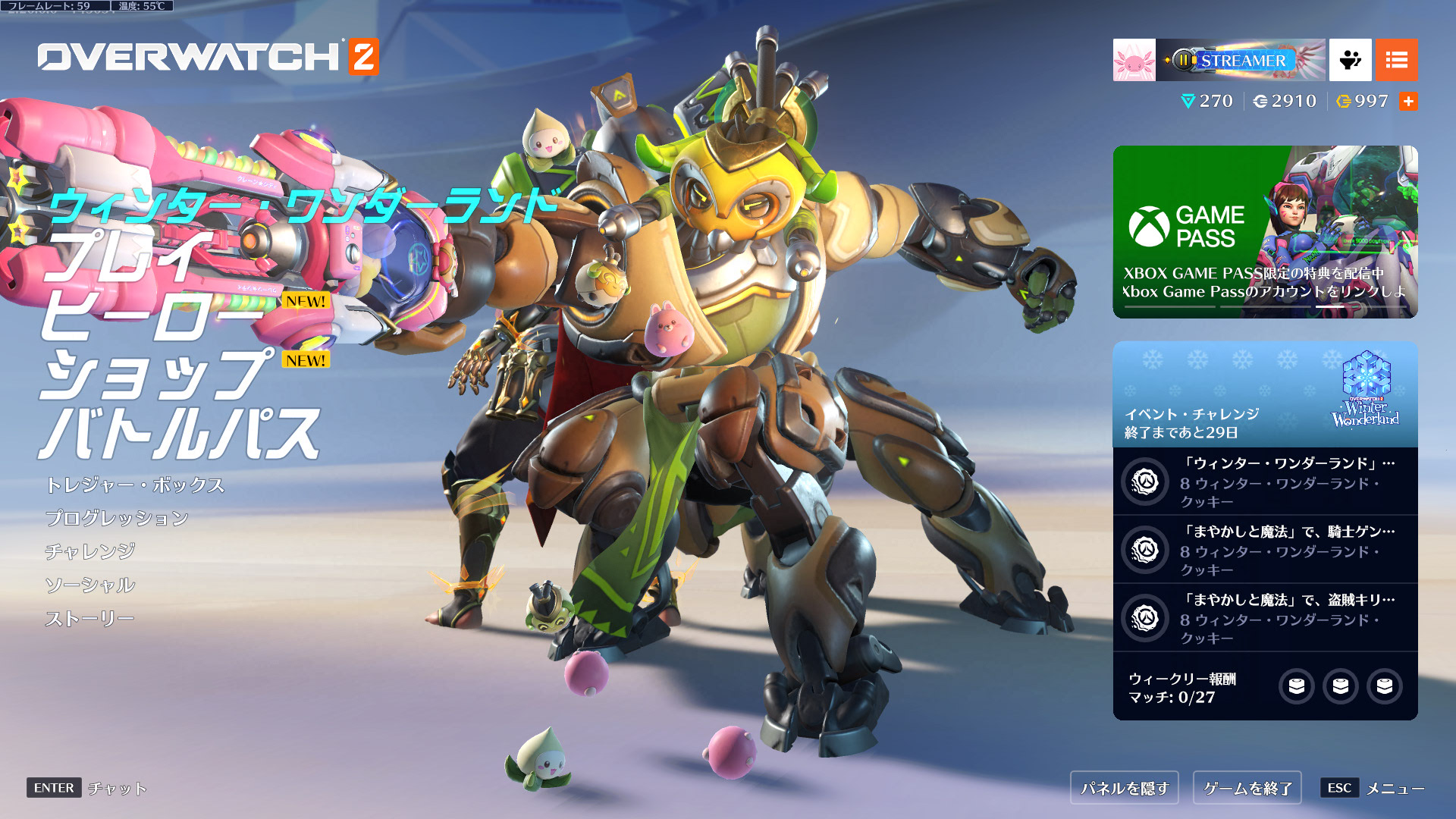Open the social group icon button

click(x=1350, y=60)
